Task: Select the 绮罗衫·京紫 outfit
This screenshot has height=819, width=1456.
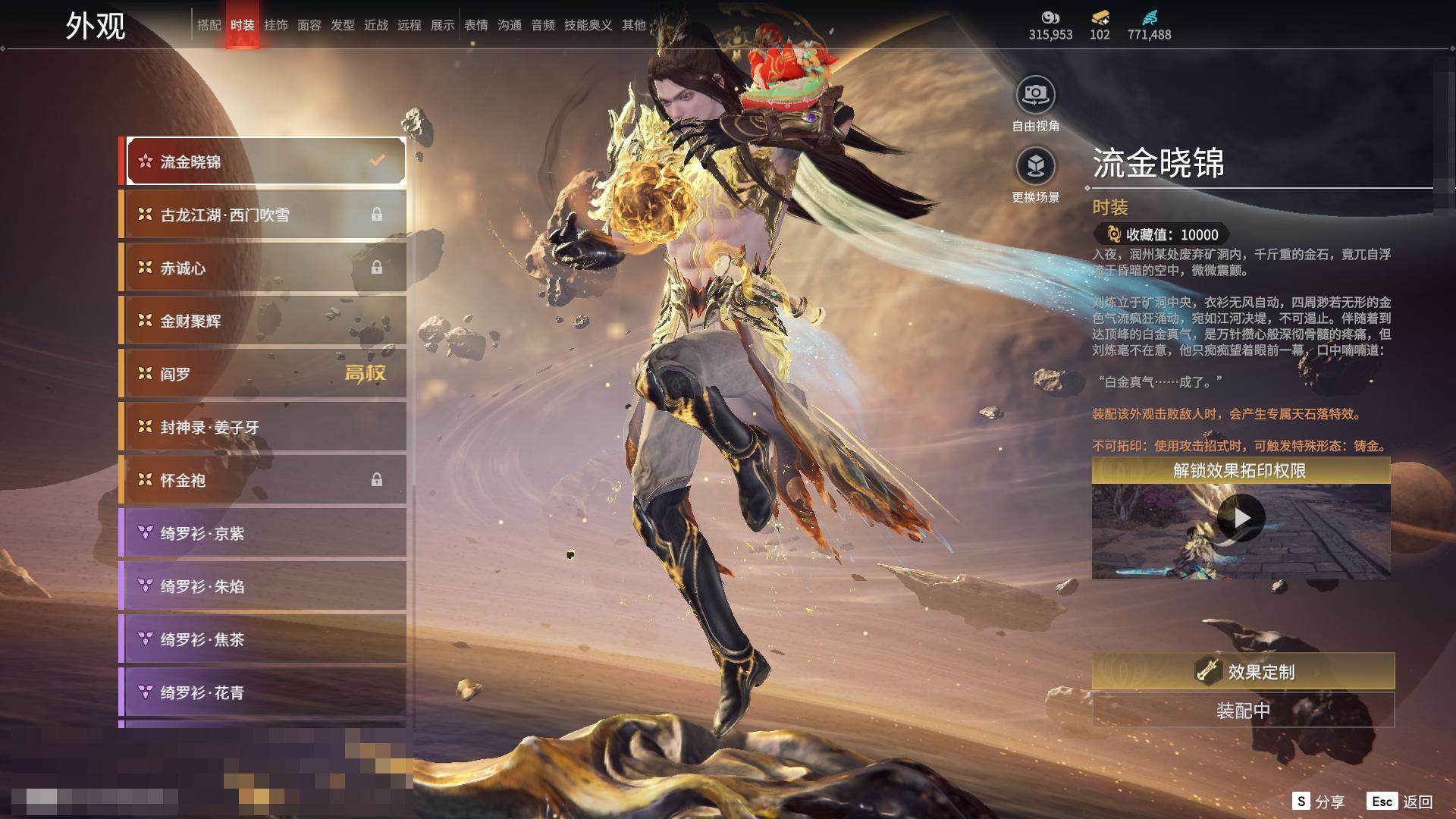Action: [262, 533]
